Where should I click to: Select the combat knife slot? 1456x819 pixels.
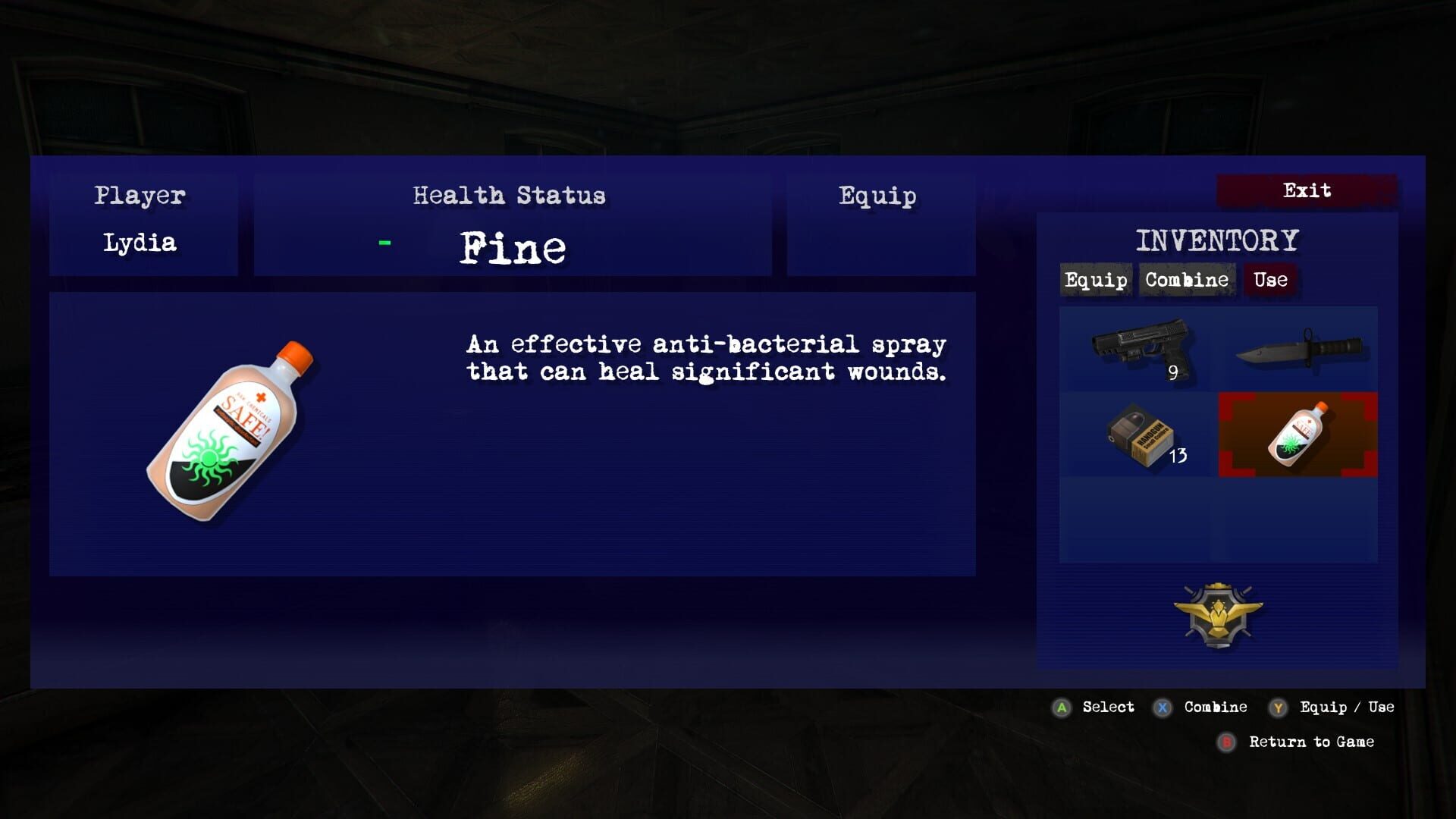tap(1298, 349)
